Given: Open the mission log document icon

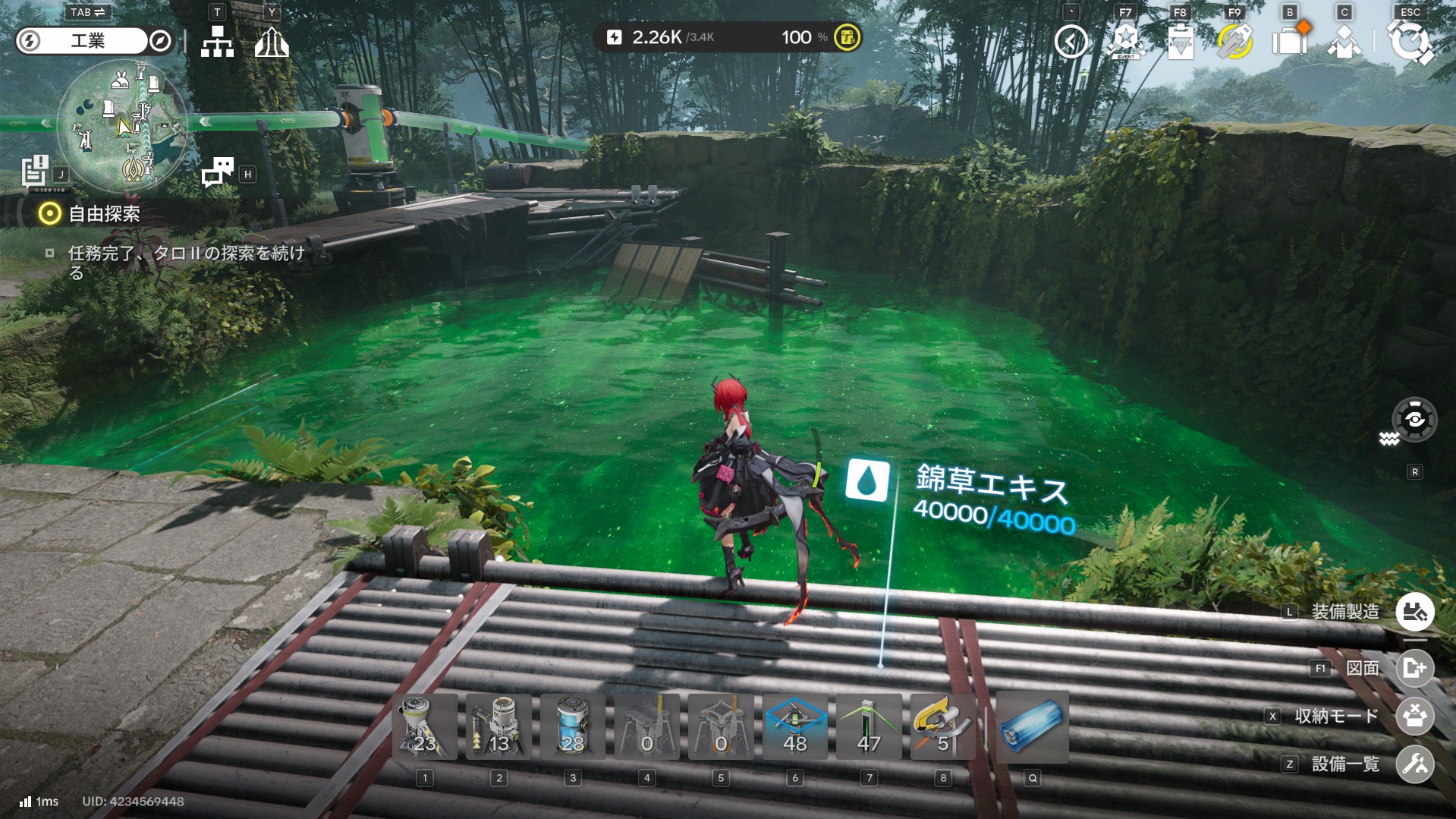Looking at the screenshot, I should point(35,172).
